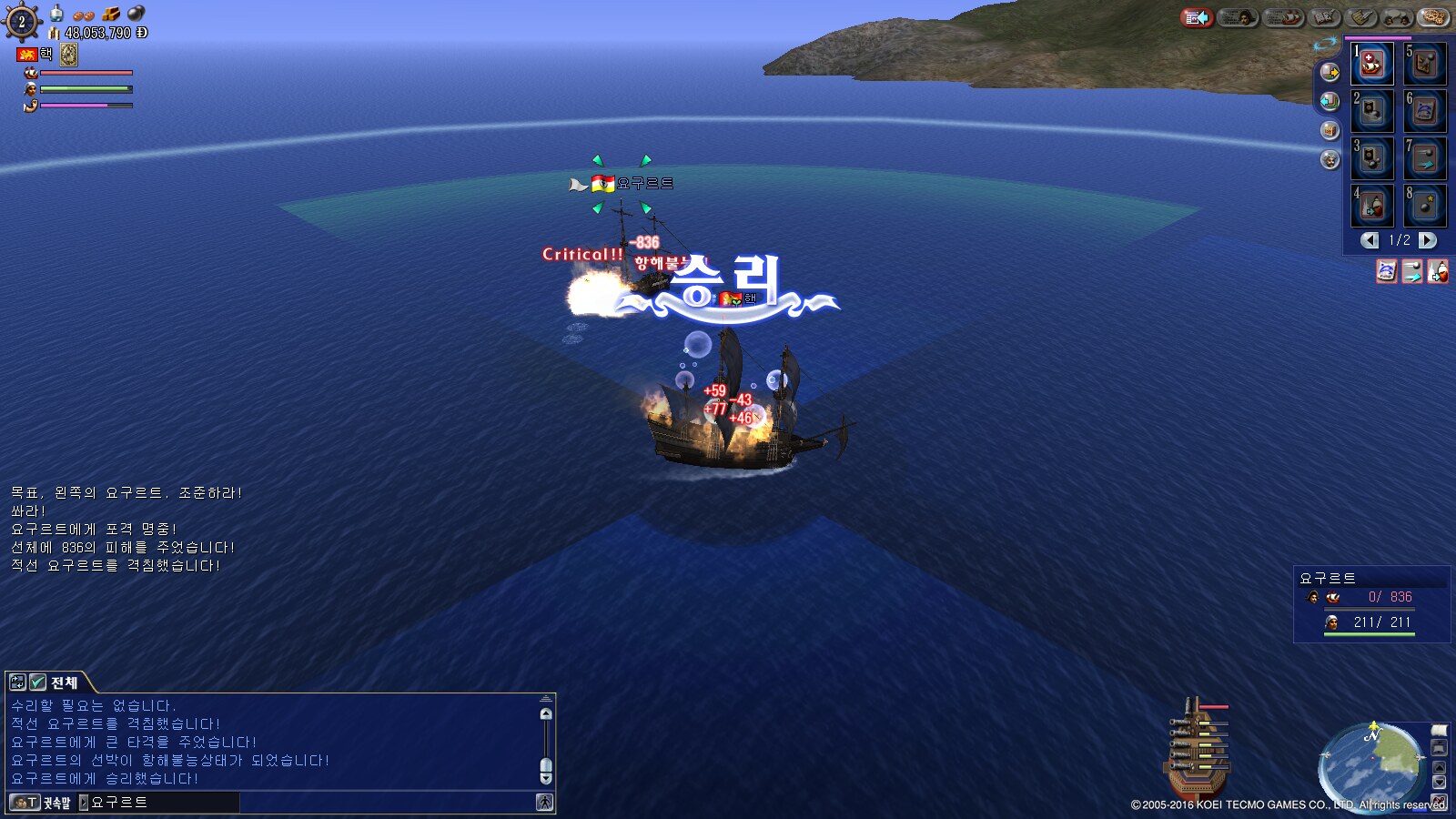Screen dimensions: 1456x819
Task: Open the captain portrait menu button
Action: pyautogui.click(x=1238, y=17)
